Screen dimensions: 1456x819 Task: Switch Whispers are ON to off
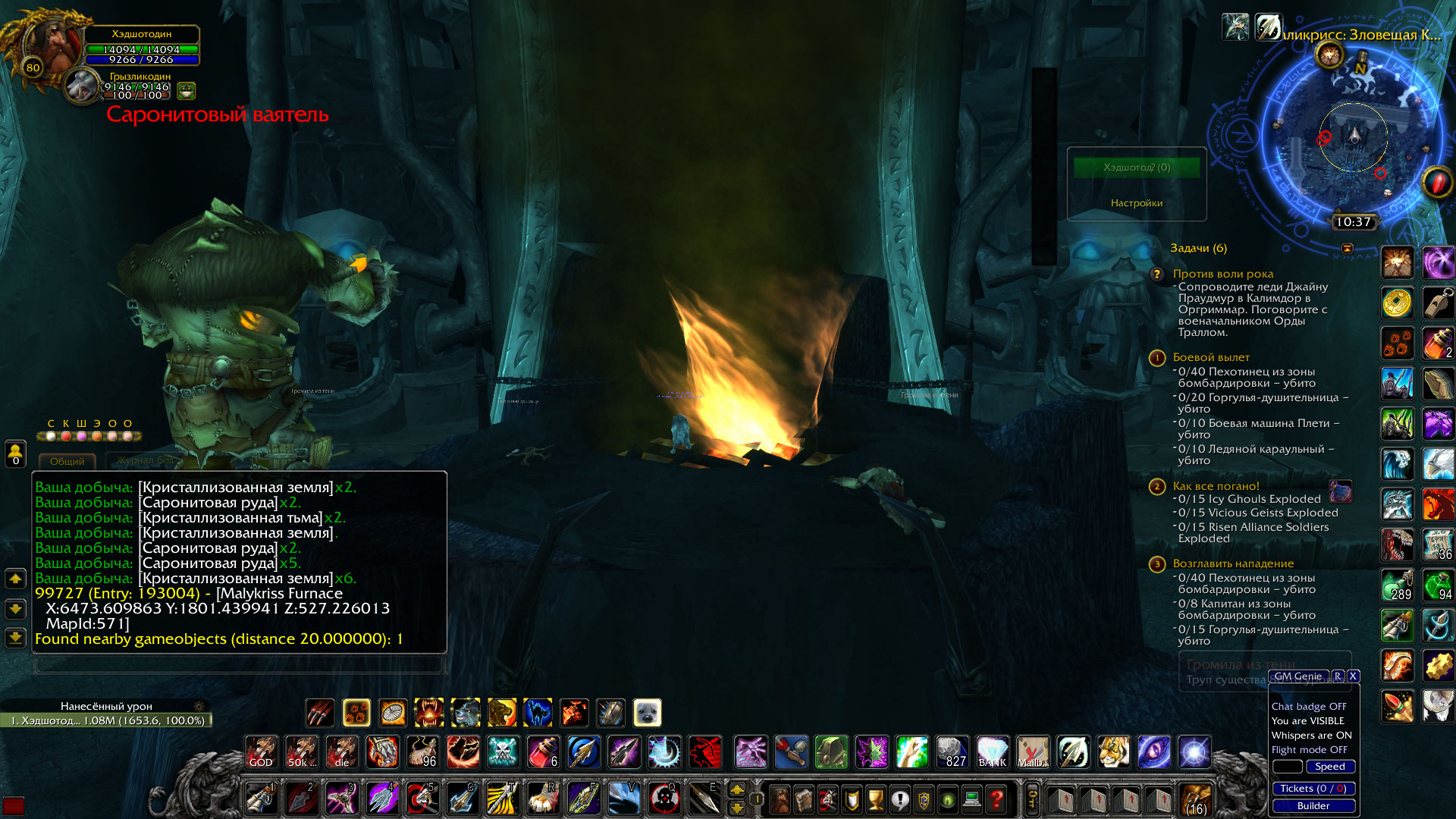[1311, 735]
